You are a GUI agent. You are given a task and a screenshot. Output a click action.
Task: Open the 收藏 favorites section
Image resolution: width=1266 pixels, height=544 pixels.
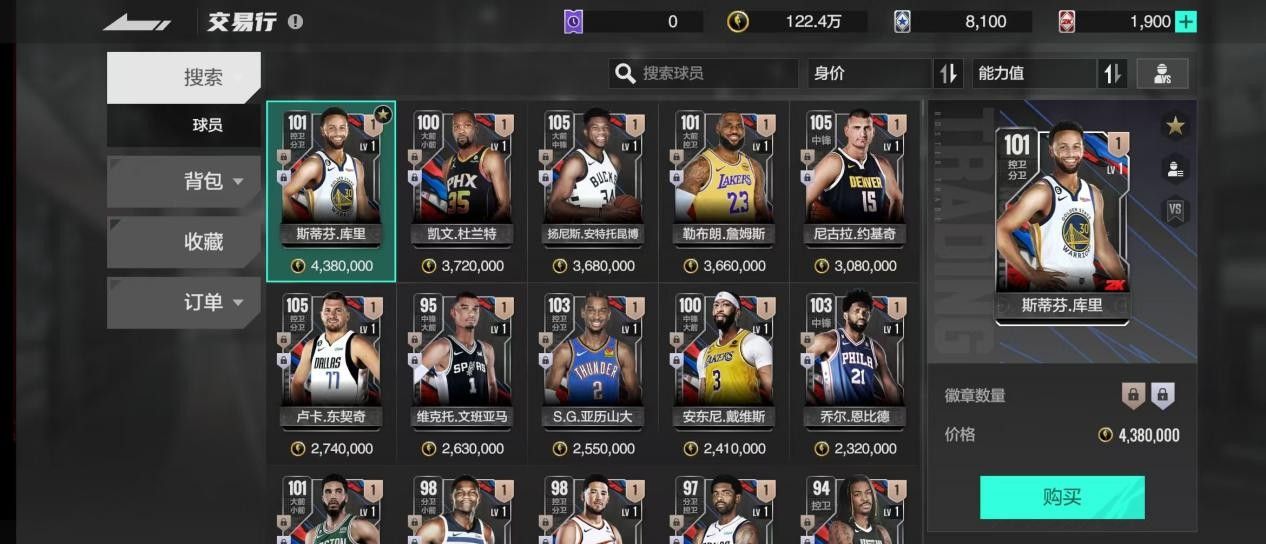pyautogui.click(x=184, y=242)
